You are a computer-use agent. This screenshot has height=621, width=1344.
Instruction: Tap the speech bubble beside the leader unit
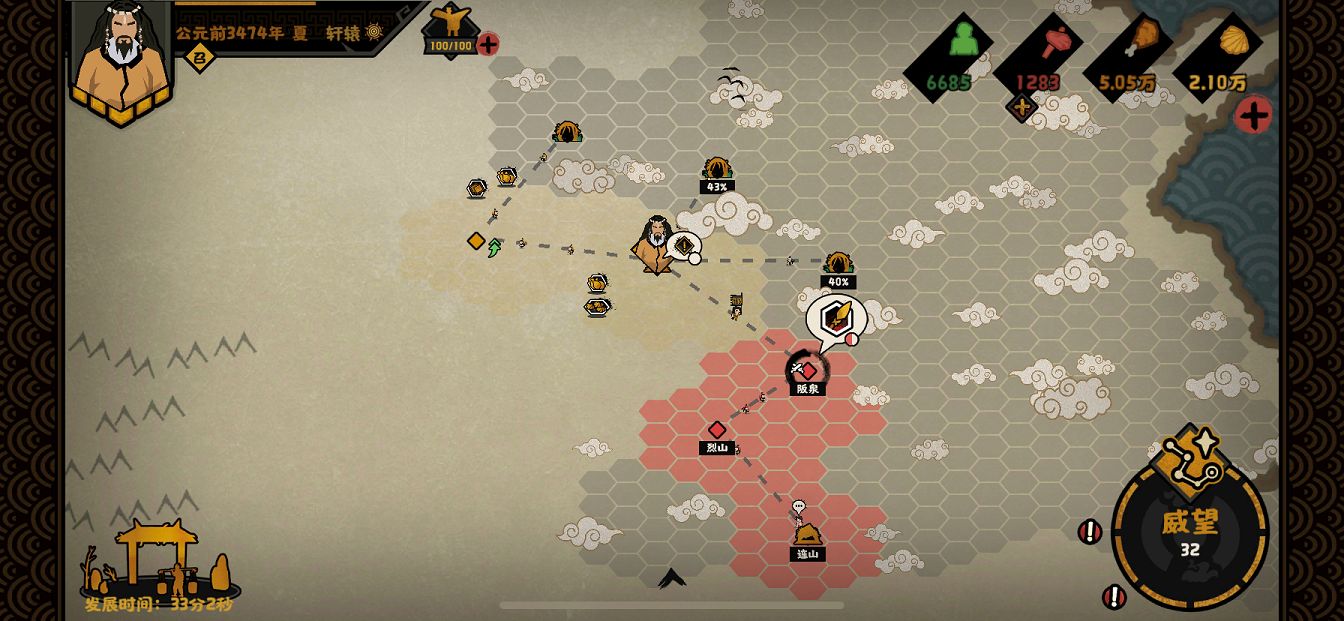click(684, 245)
